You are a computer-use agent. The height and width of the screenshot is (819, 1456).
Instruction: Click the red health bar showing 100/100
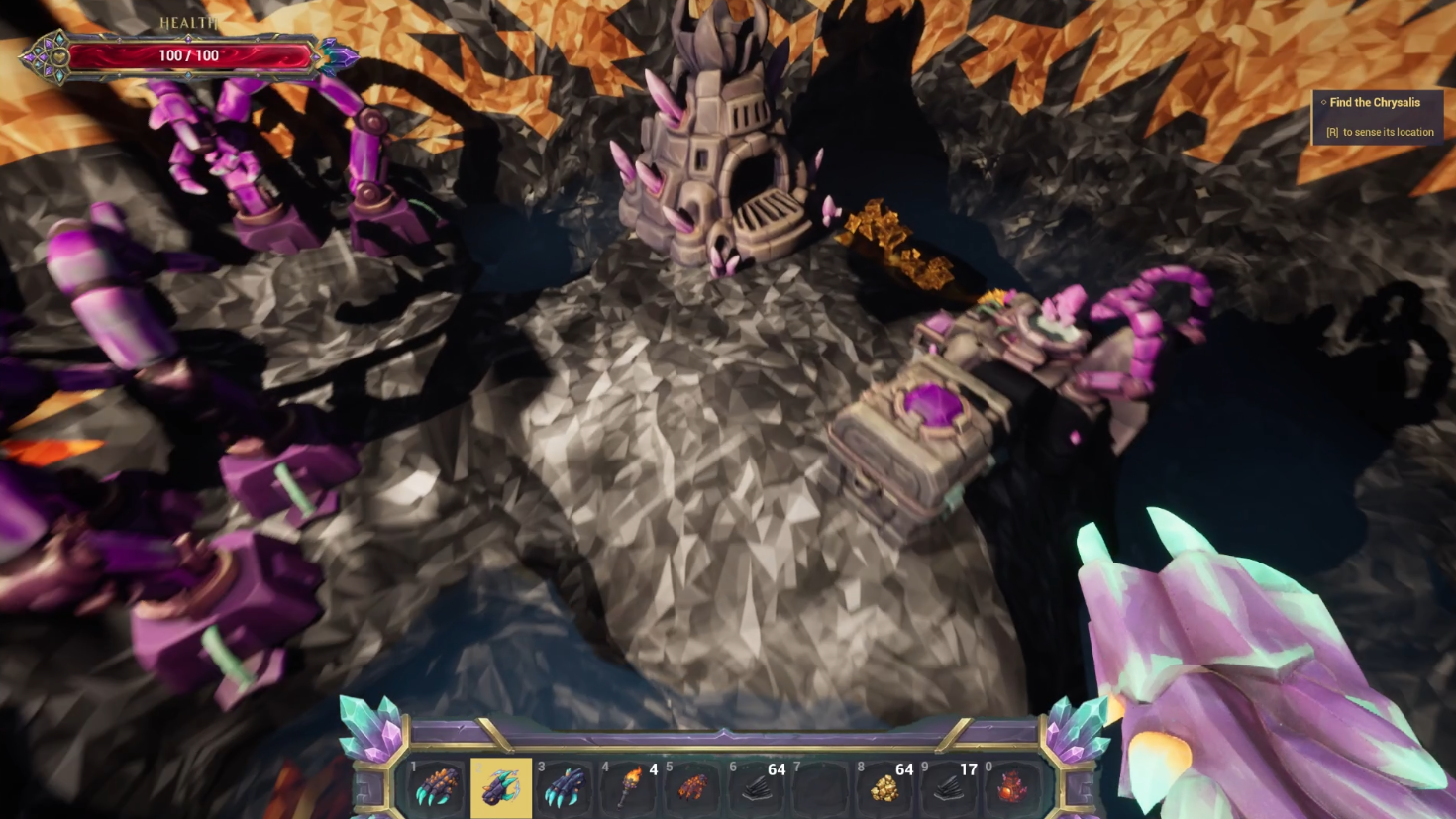click(x=188, y=55)
